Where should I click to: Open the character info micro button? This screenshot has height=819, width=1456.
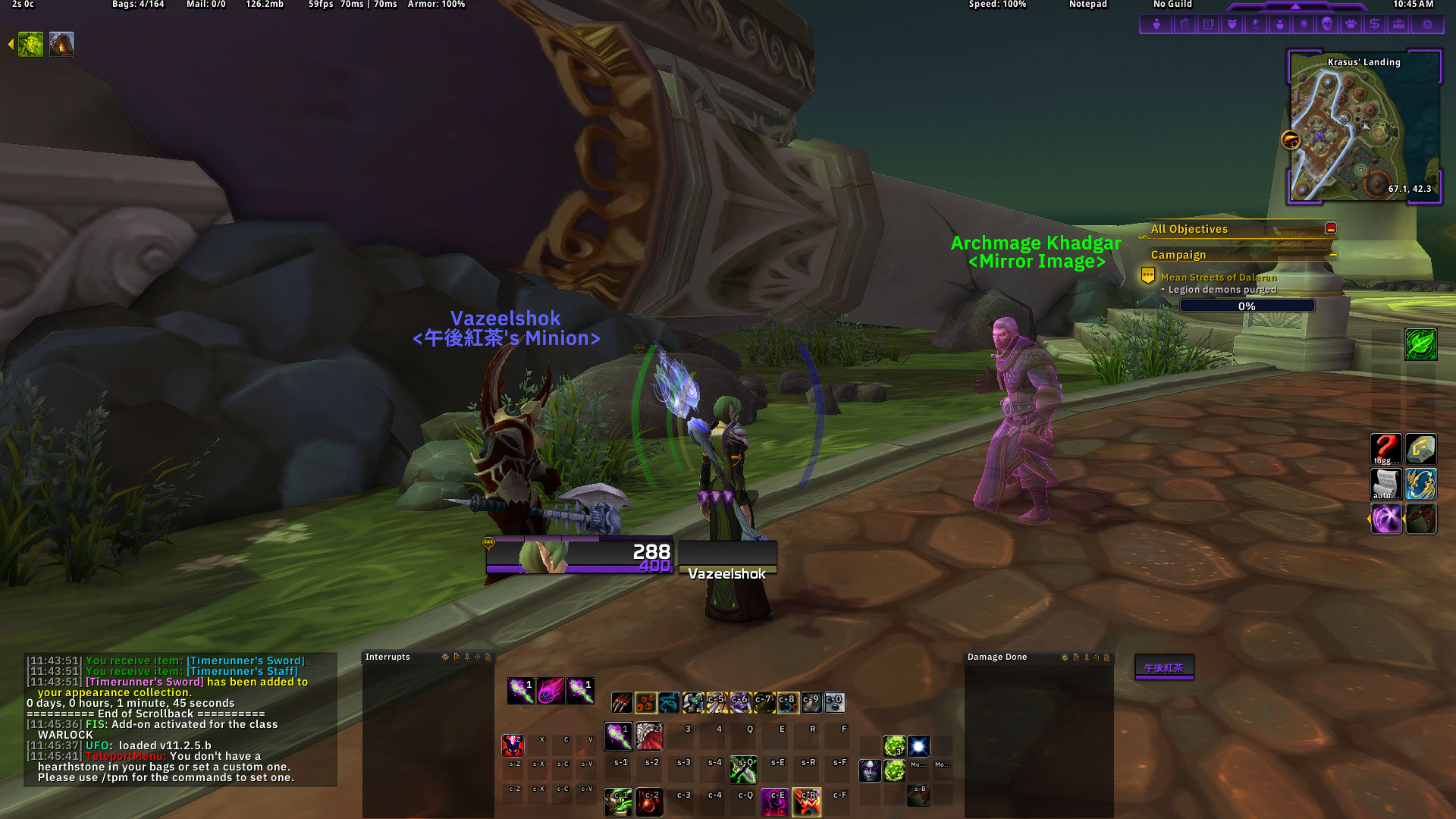coord(1156,24)
